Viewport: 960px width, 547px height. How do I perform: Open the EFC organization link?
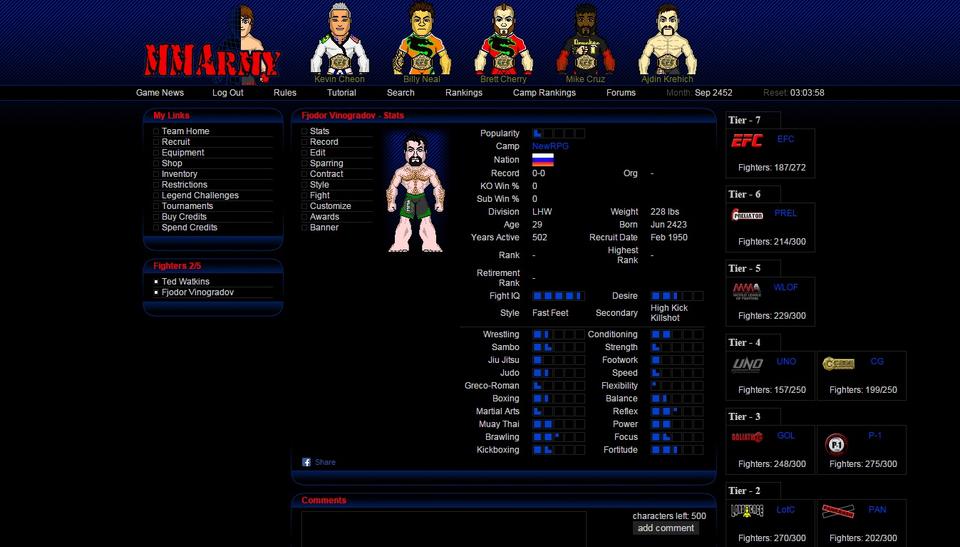785,139
